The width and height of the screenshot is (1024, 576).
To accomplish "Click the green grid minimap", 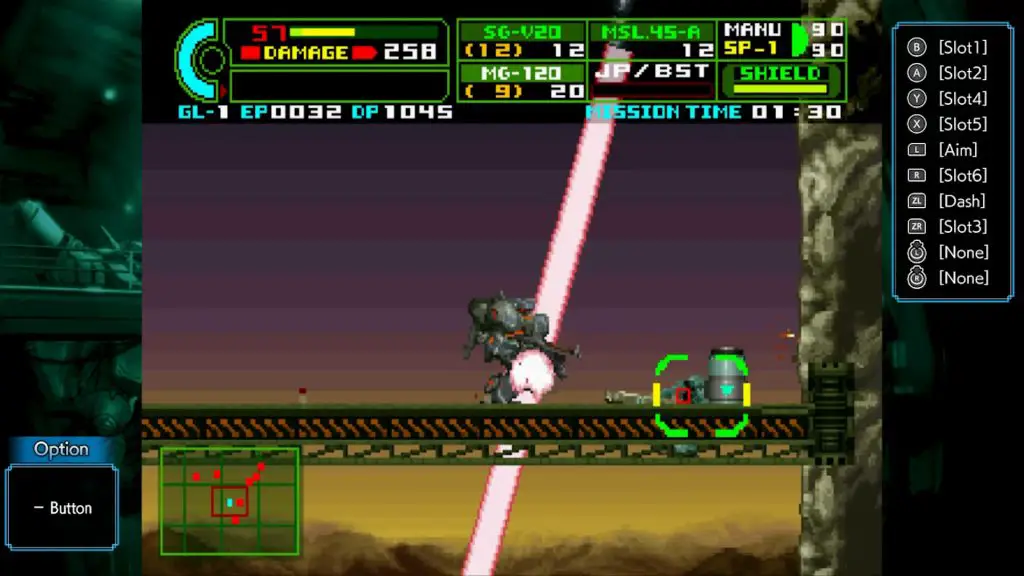I will point(230,501).
